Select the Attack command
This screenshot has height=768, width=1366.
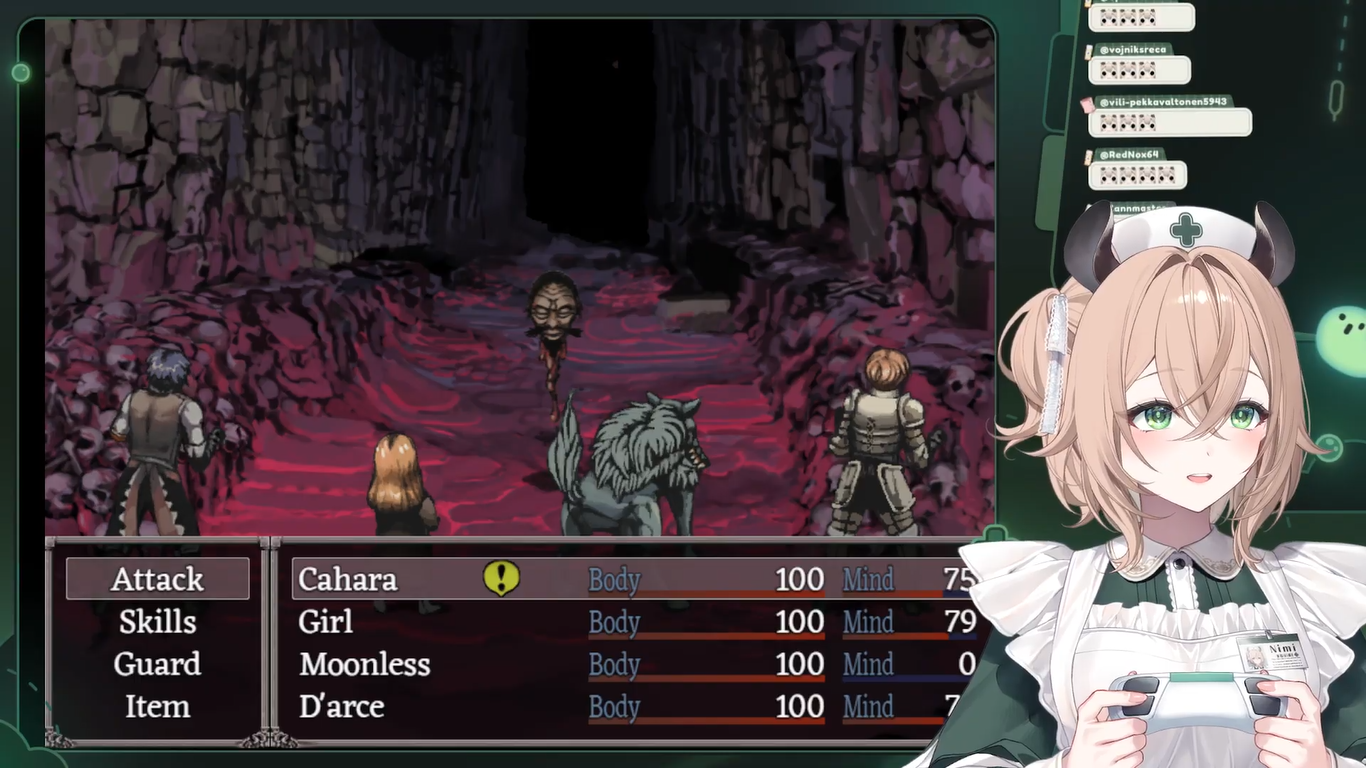[157, 579]
